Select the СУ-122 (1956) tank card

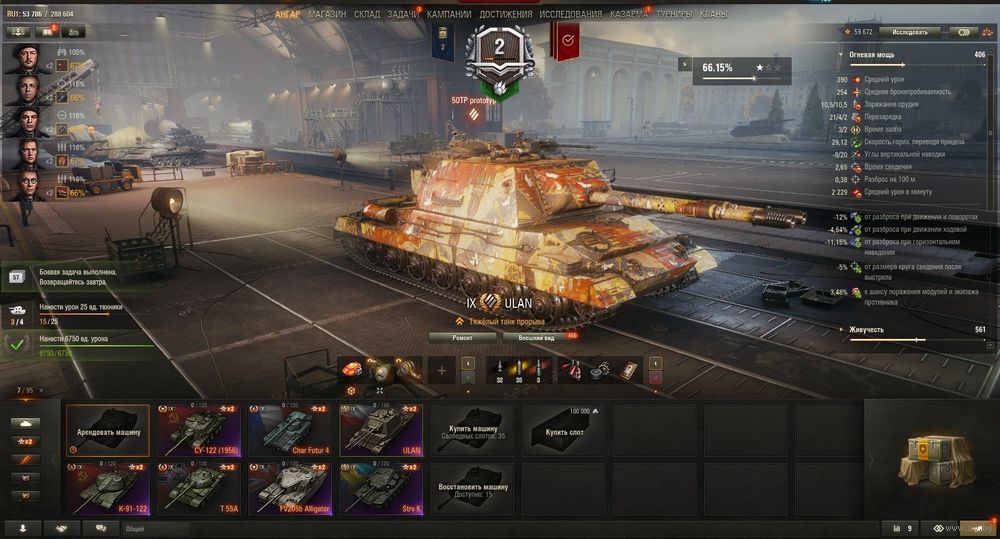point(202,430)
